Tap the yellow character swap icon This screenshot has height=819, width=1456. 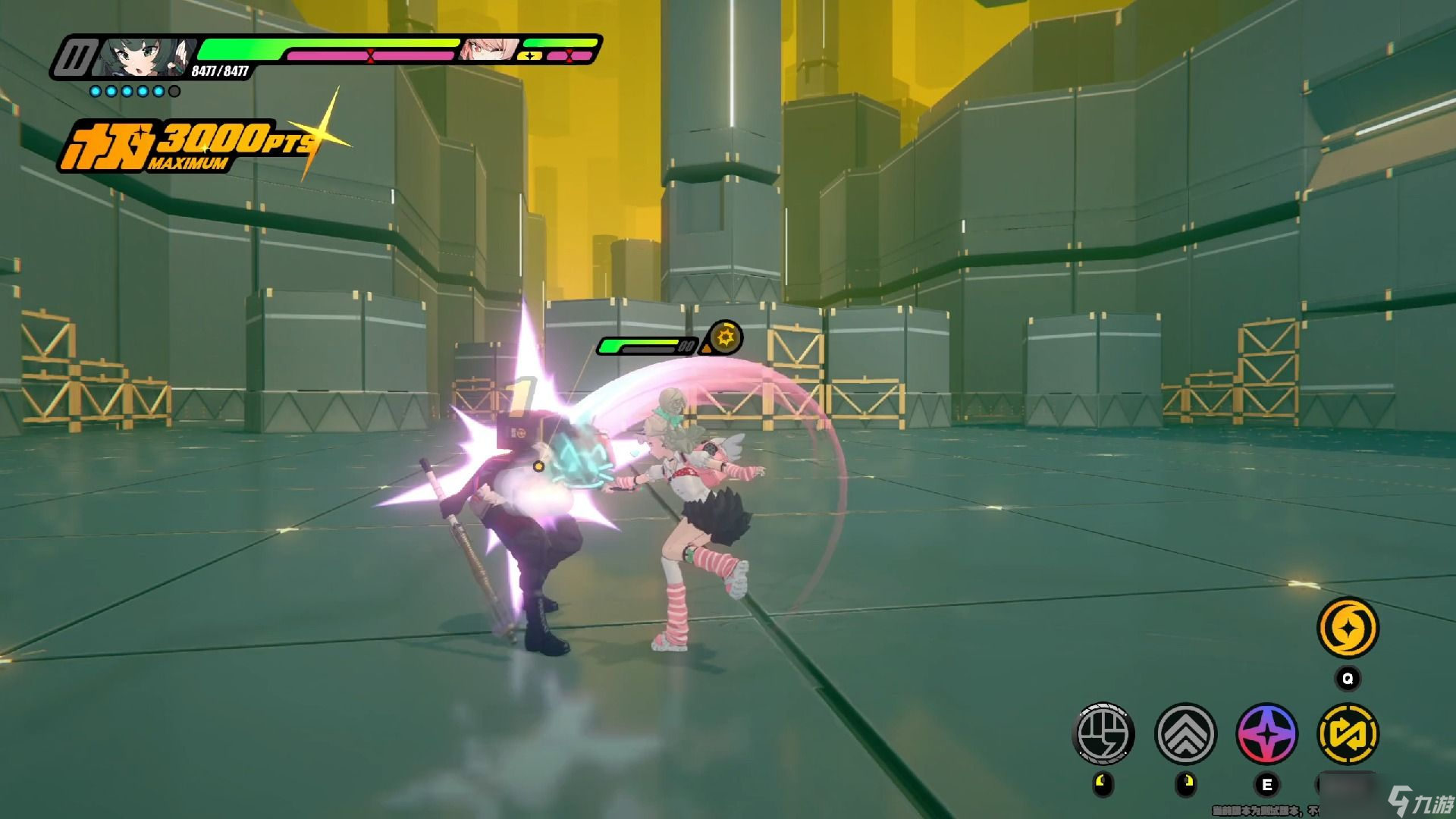[1348, 733]
